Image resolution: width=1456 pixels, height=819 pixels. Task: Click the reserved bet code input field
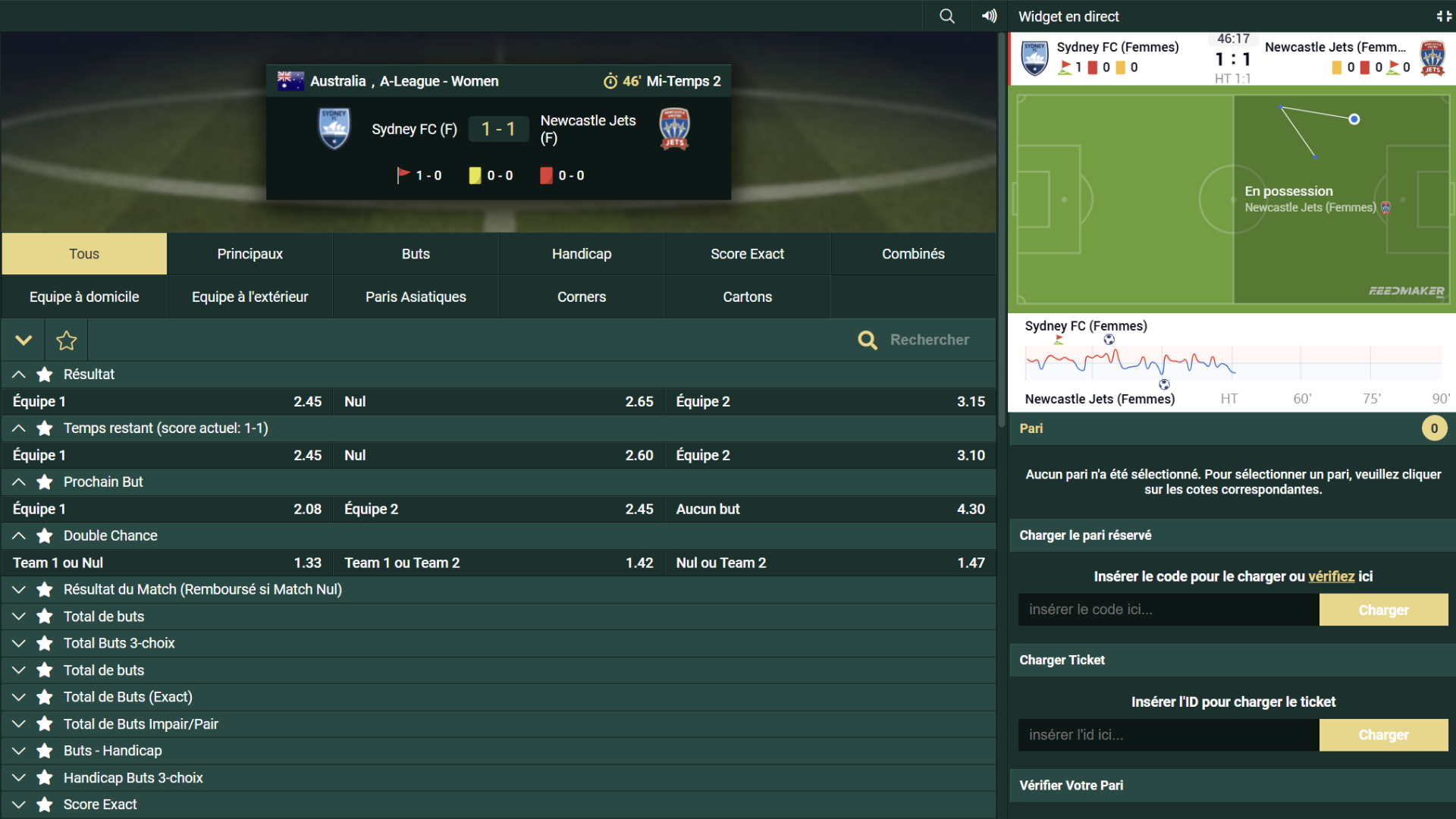1168,610
